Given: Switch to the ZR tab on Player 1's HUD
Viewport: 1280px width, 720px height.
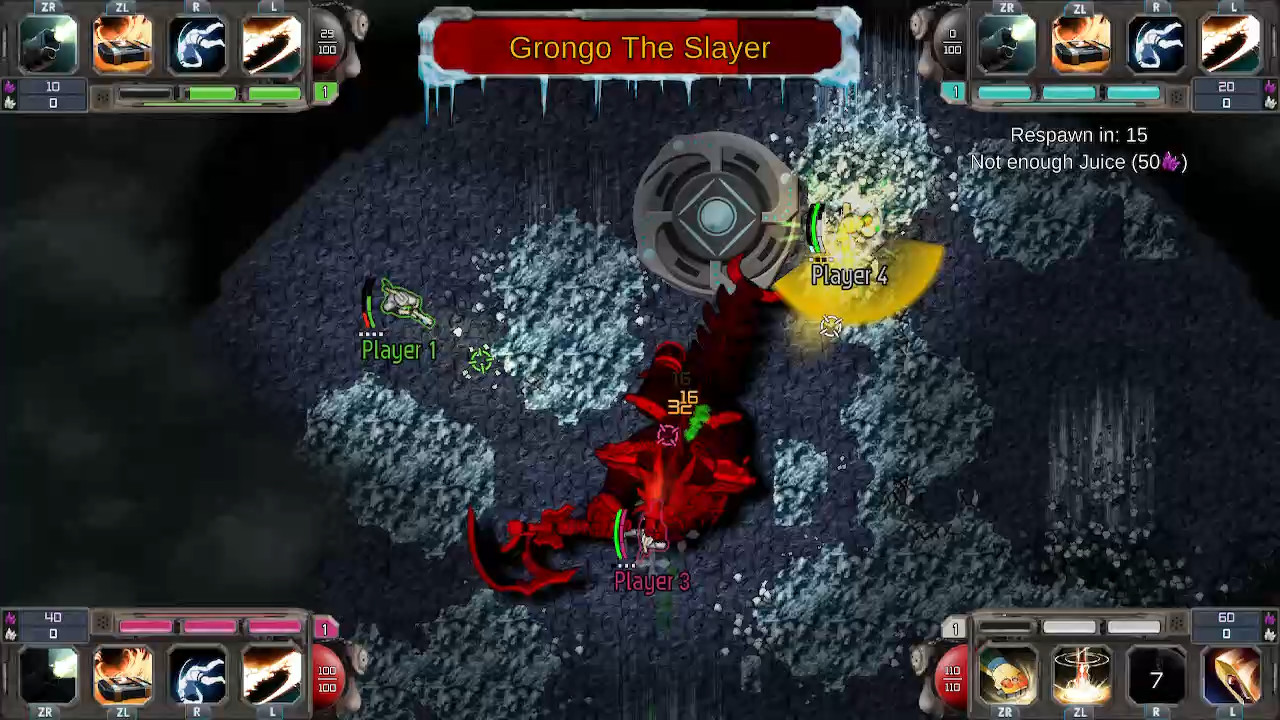Looking at the screenshot, I should pos(48,8).
